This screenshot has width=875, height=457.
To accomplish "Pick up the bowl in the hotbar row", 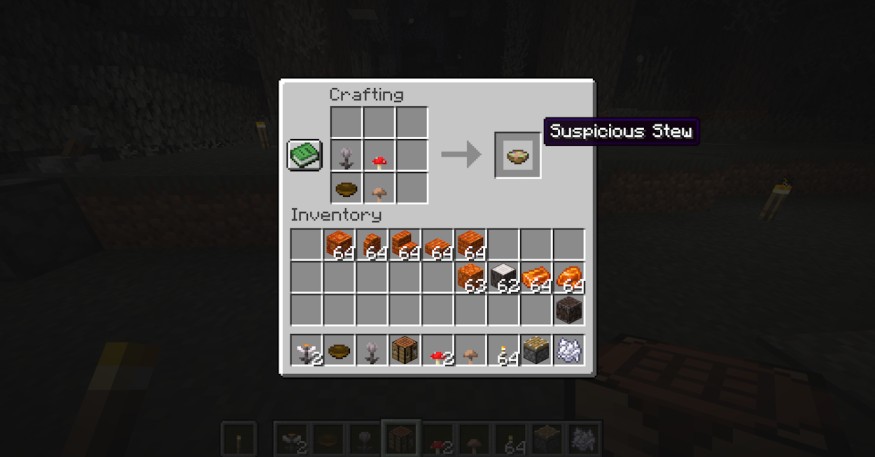I will 339,350.
